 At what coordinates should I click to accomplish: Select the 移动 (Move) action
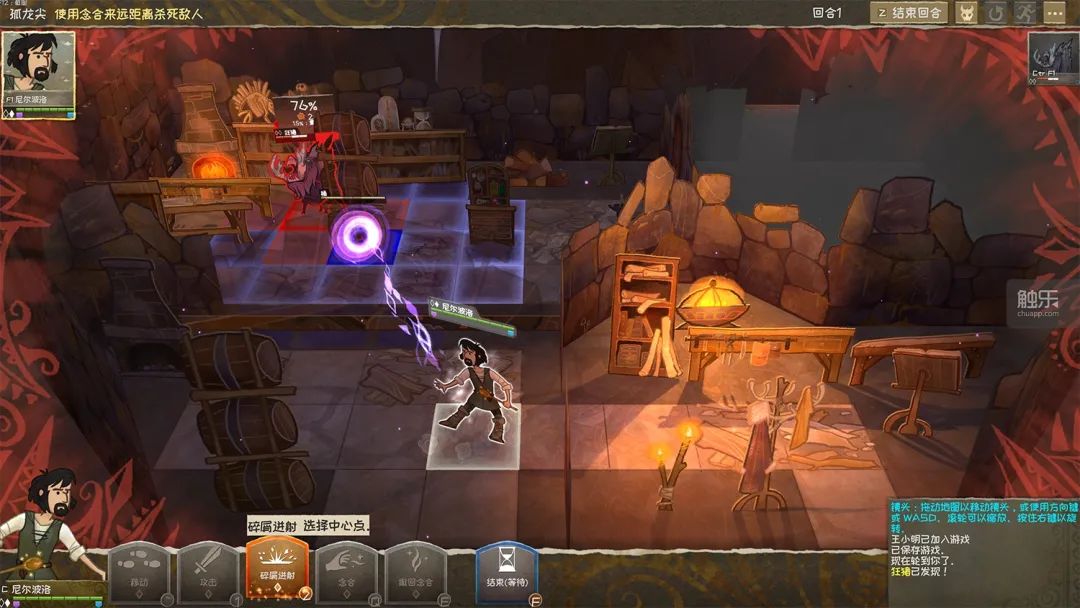(x=138, y=573)
